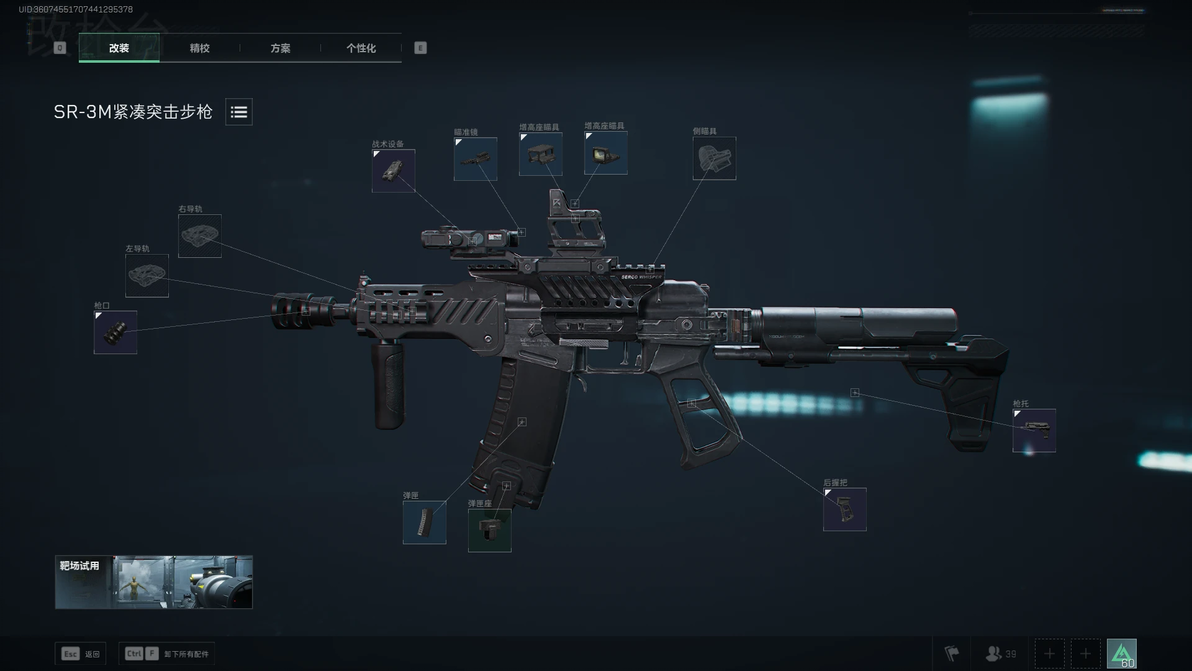
Task: Open the 枪托 stock slot
Action: tap(1033, 430)
